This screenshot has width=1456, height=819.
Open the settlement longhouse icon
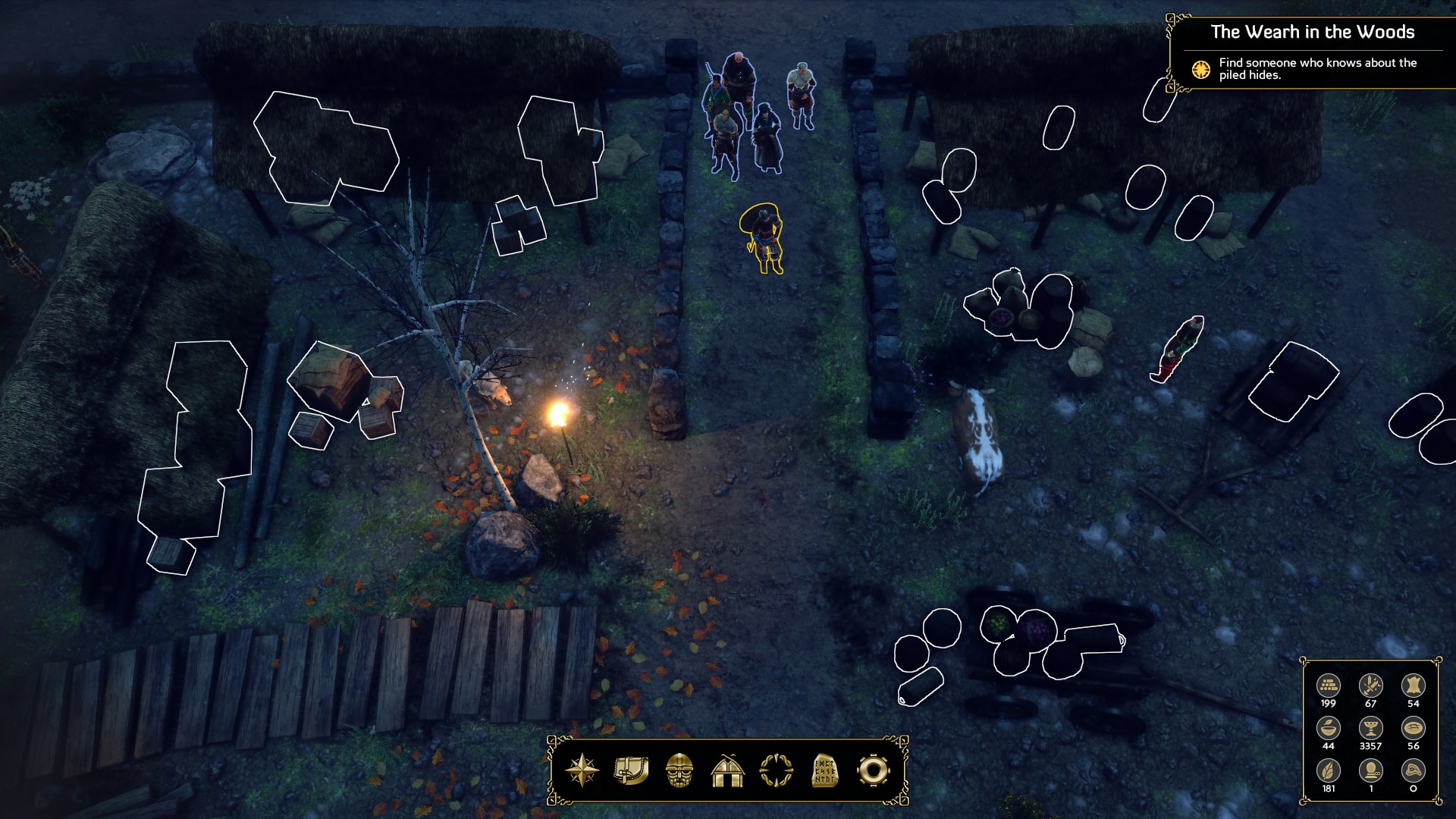click(728, 770)
